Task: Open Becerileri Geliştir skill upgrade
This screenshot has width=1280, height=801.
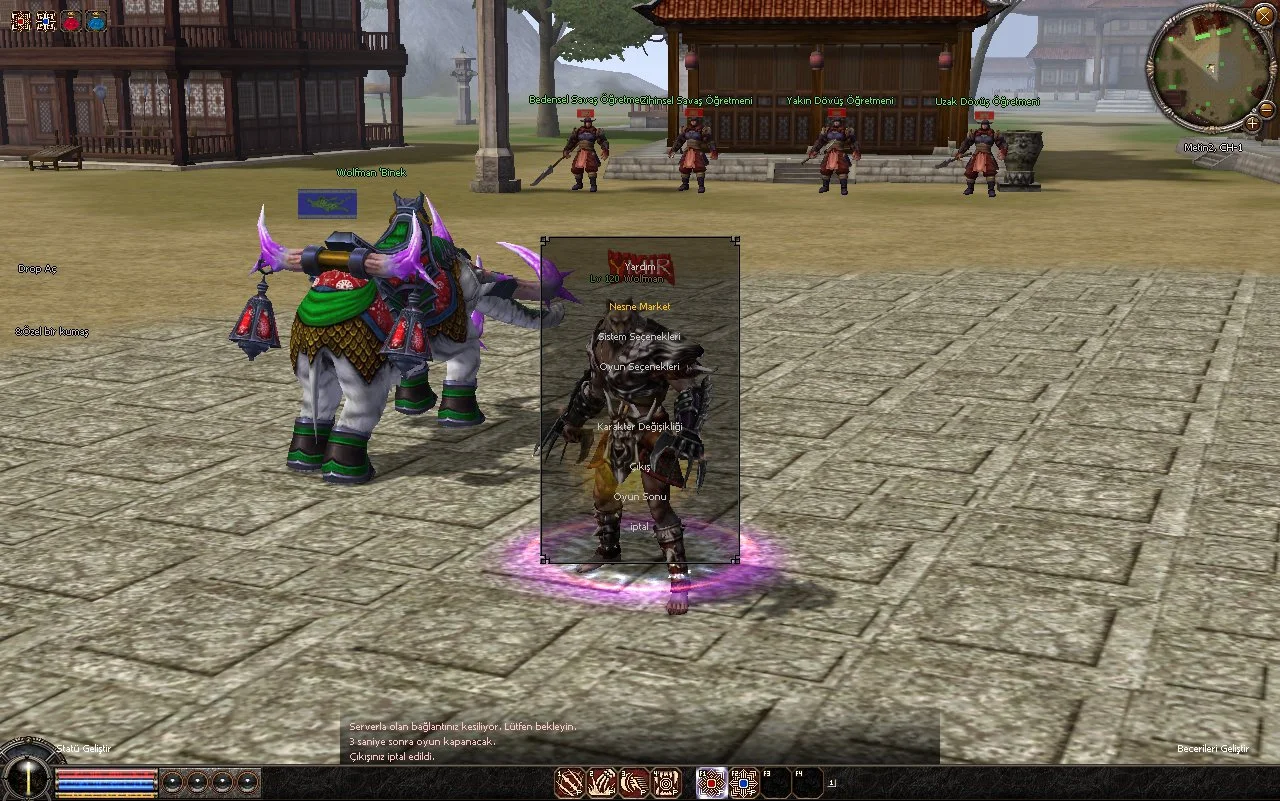Action: click(1212, 749)
